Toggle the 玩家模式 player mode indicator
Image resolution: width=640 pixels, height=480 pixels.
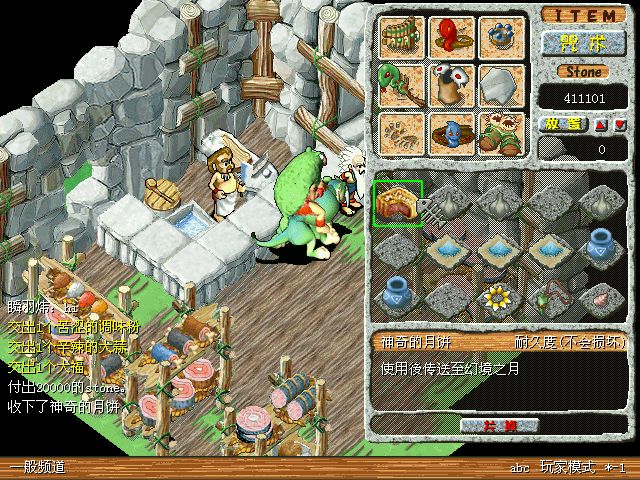pyautogui.click(x=572, y=467)
